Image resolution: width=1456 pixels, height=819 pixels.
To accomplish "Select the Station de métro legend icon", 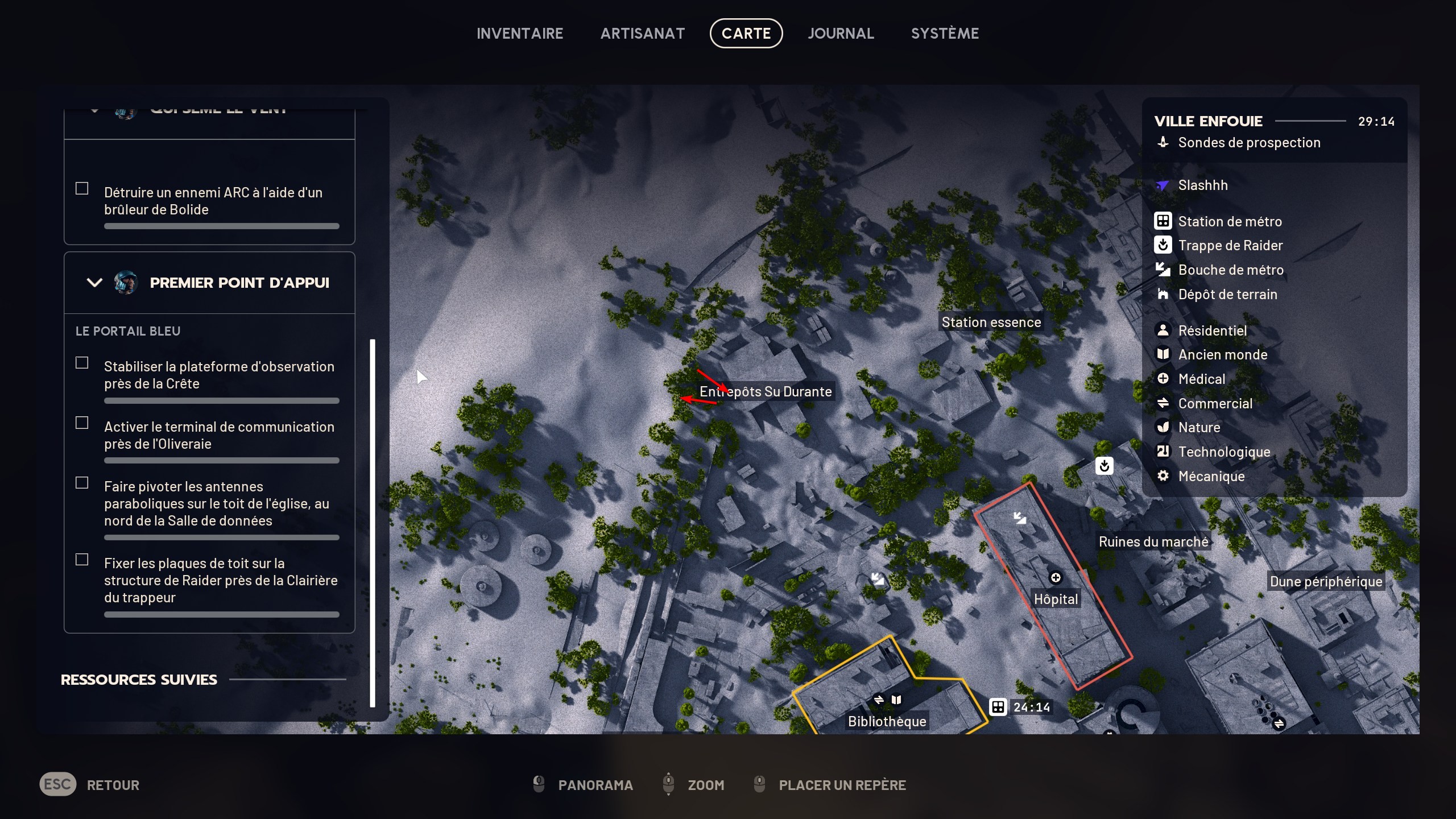I will (1164, 221).
